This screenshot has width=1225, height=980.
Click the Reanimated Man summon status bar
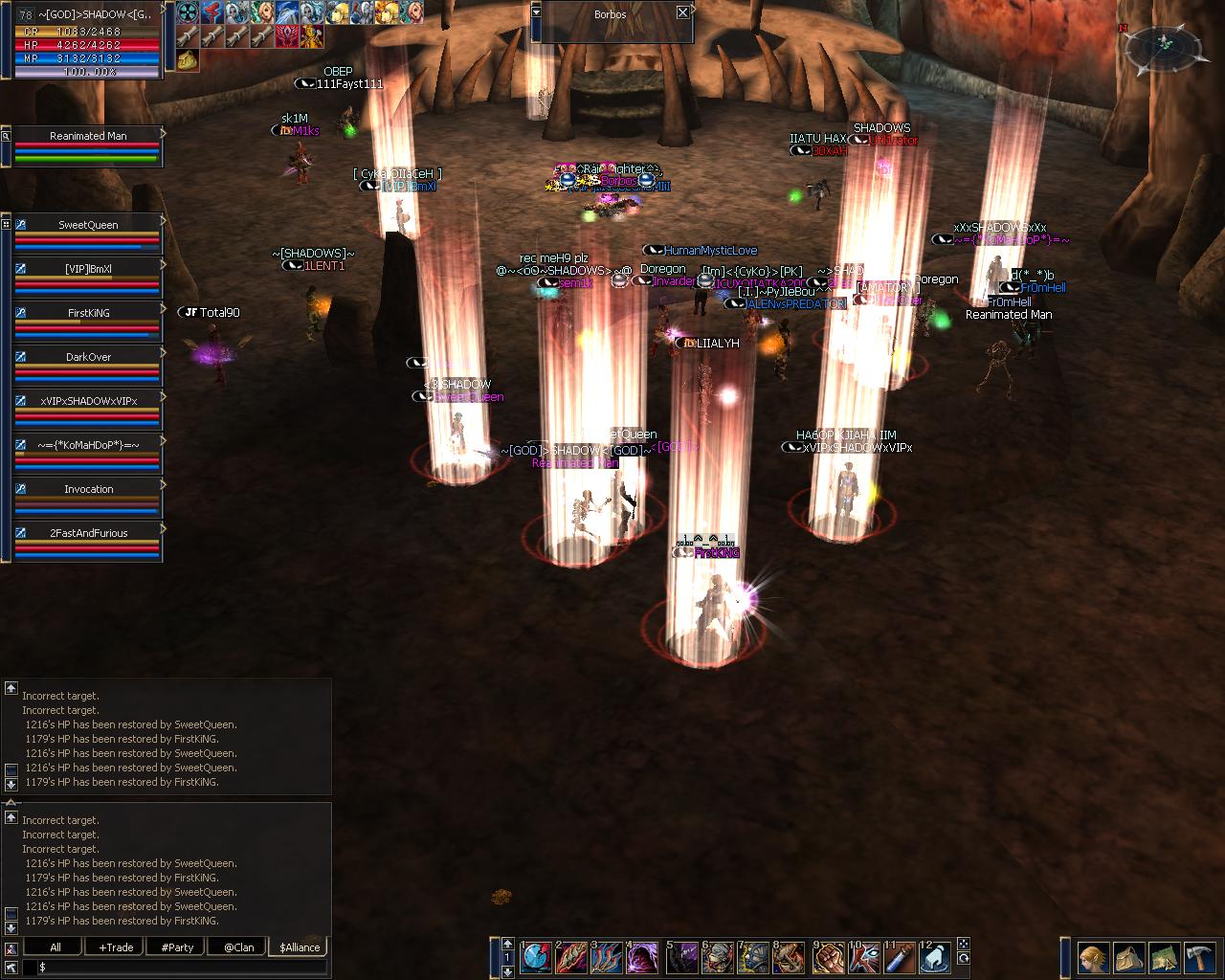pos(88,145)
